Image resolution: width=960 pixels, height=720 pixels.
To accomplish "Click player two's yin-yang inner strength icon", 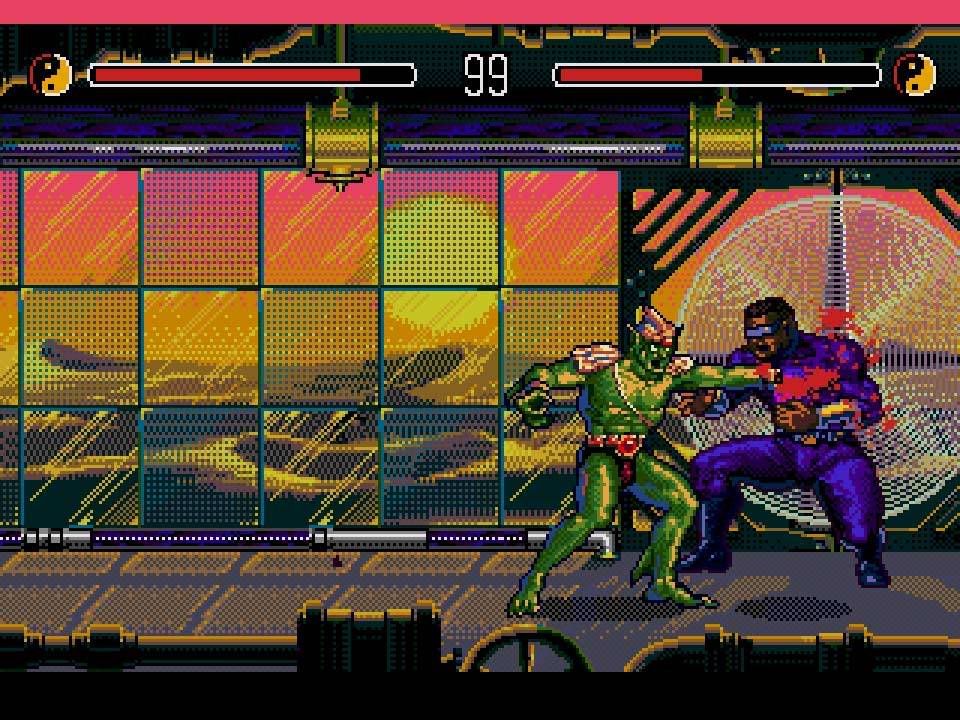I will (914, 75).
